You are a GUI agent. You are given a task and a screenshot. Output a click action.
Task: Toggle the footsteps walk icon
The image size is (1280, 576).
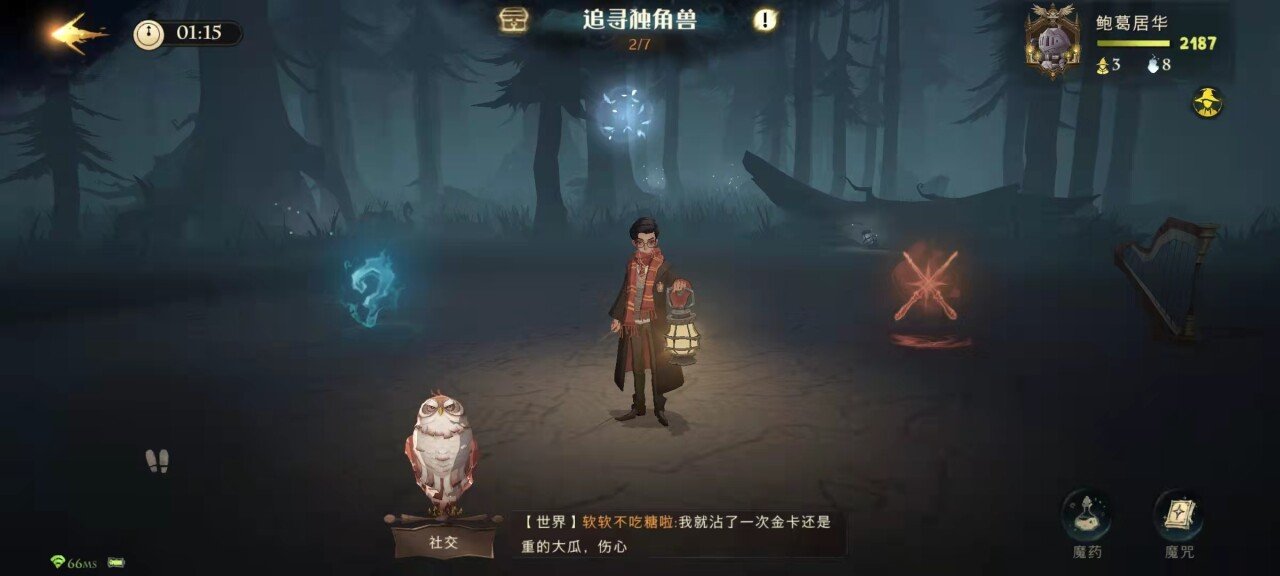click(x=157, y=461)
